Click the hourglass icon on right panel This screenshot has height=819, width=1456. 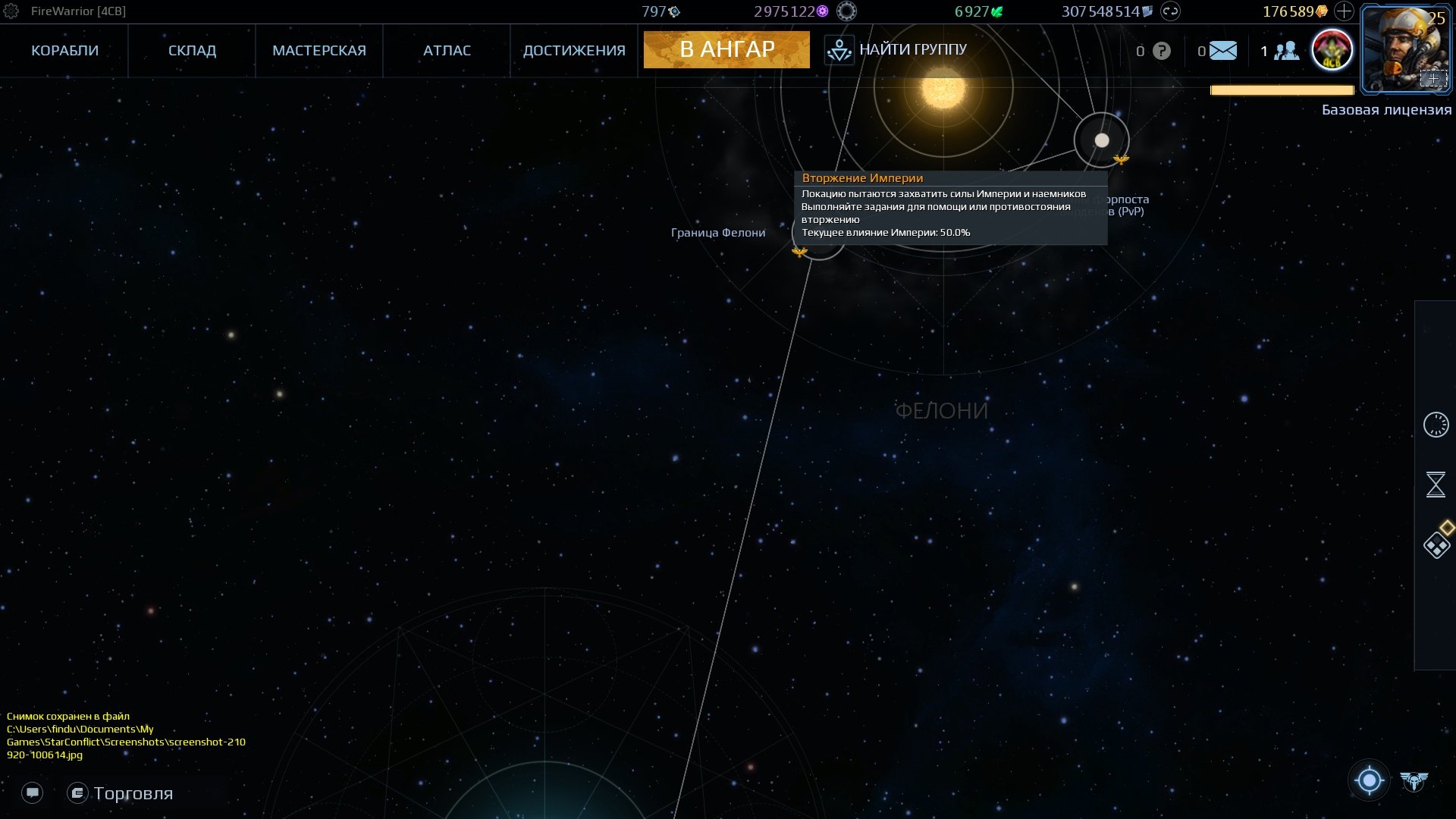pos(1436,485)
